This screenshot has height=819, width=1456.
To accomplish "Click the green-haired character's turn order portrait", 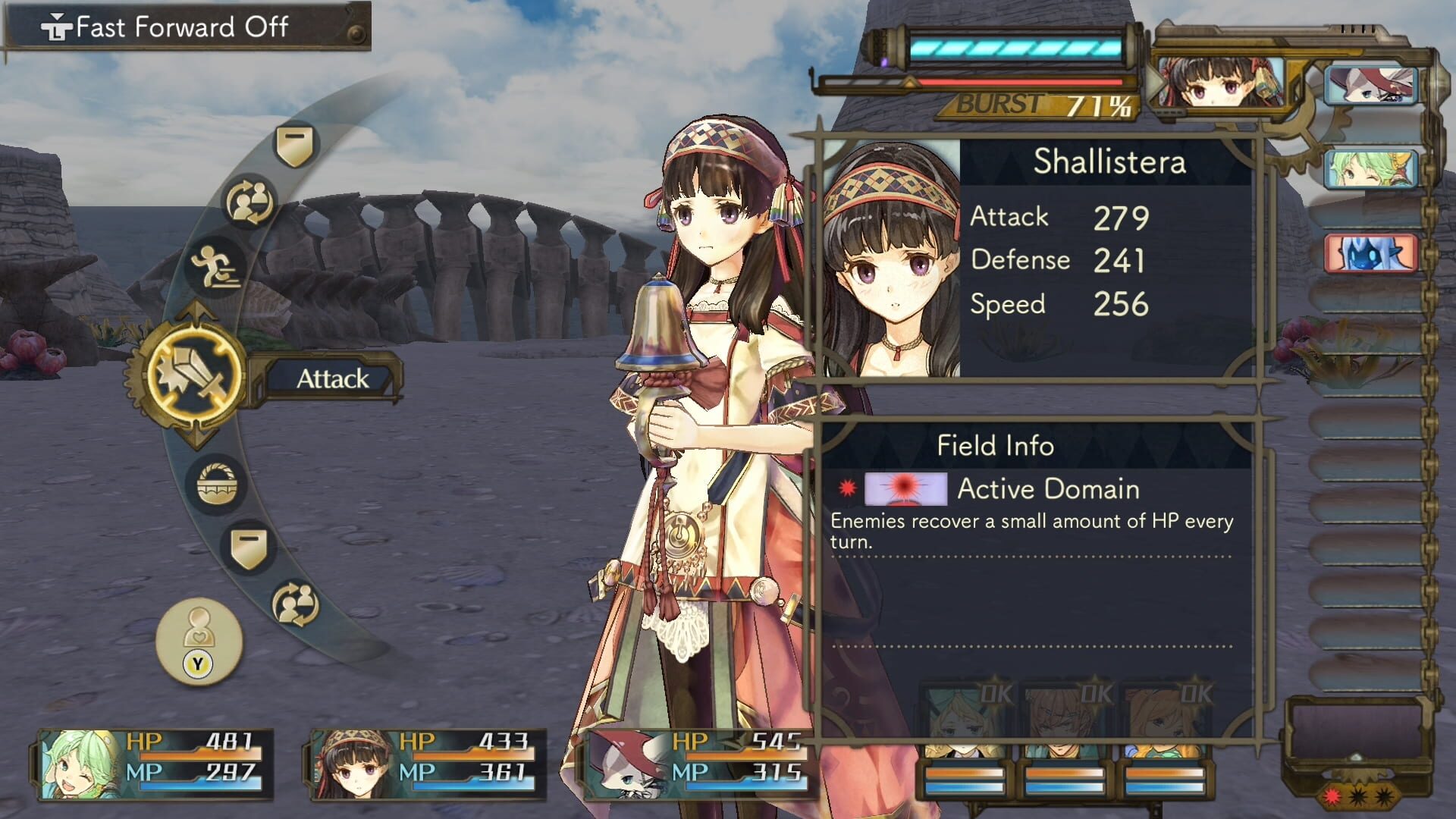I will [1371, 168].
